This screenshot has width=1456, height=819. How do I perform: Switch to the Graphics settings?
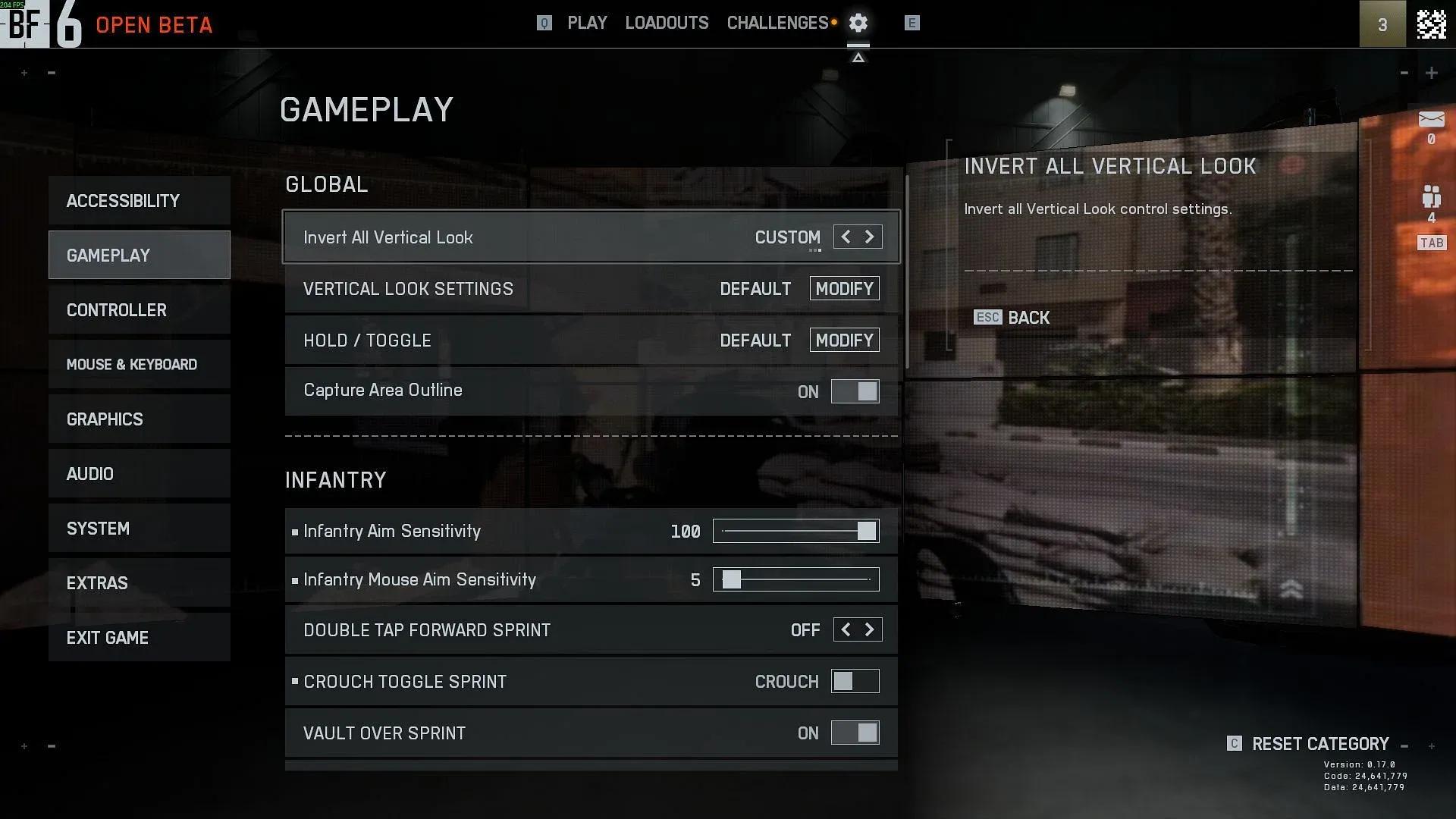coord(139,419)
